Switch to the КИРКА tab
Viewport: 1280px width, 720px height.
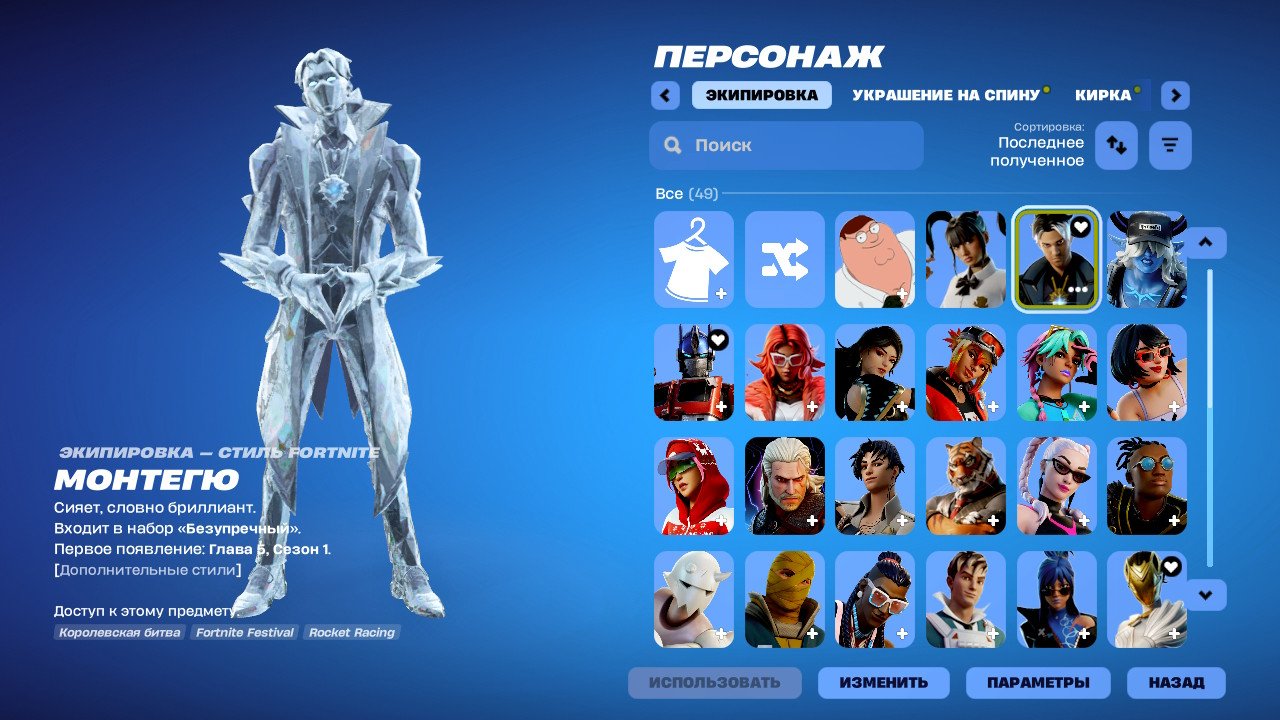coord(1104,94)
